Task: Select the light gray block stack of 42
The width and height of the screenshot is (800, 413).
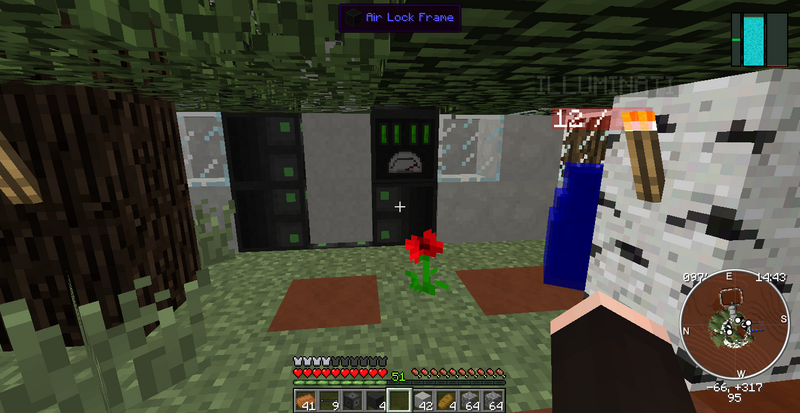Action: pyautogui.click(x=424, y=401)
